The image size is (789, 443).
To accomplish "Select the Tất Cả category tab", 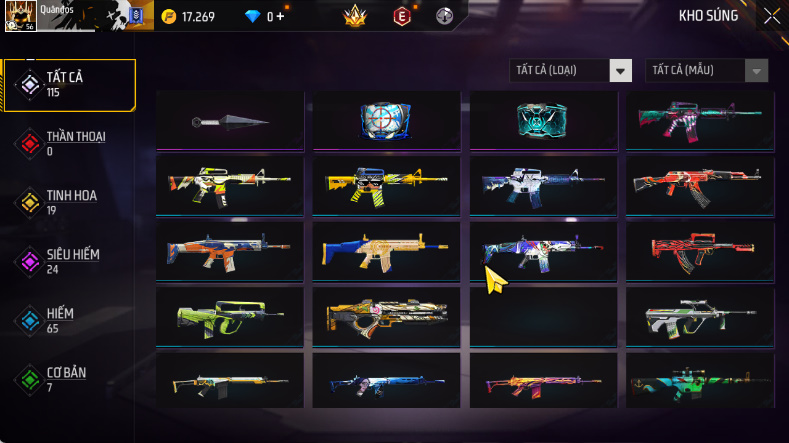I will pyautogui.click(x=68, y=84).
